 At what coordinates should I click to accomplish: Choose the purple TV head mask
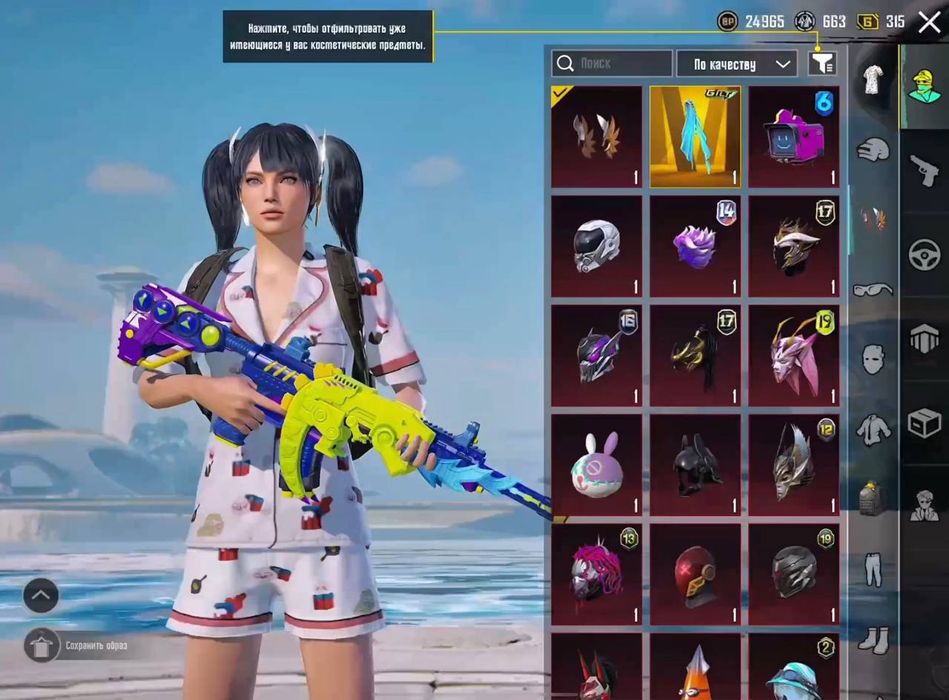[x=794, y=137]
